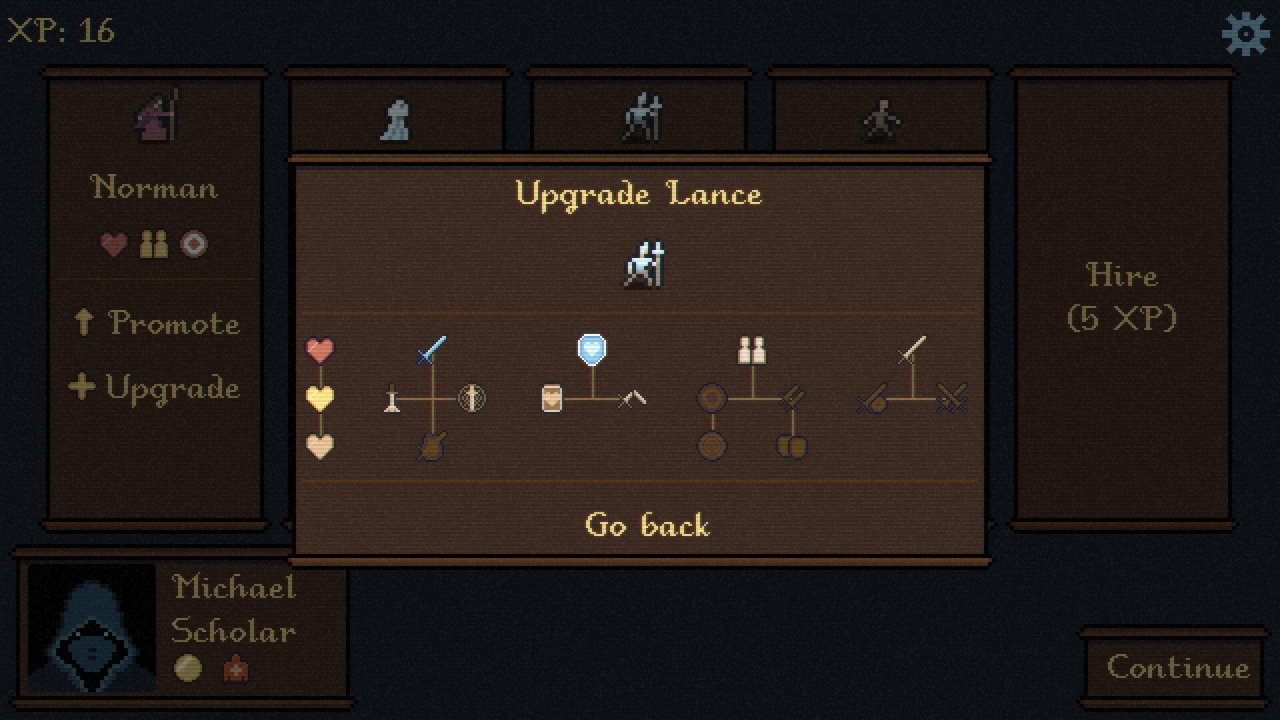Image resolution: width=1280 pixels, height=720 pixels.
Task: Select Michael Scholar's hooded portrait
Action: 91,627
